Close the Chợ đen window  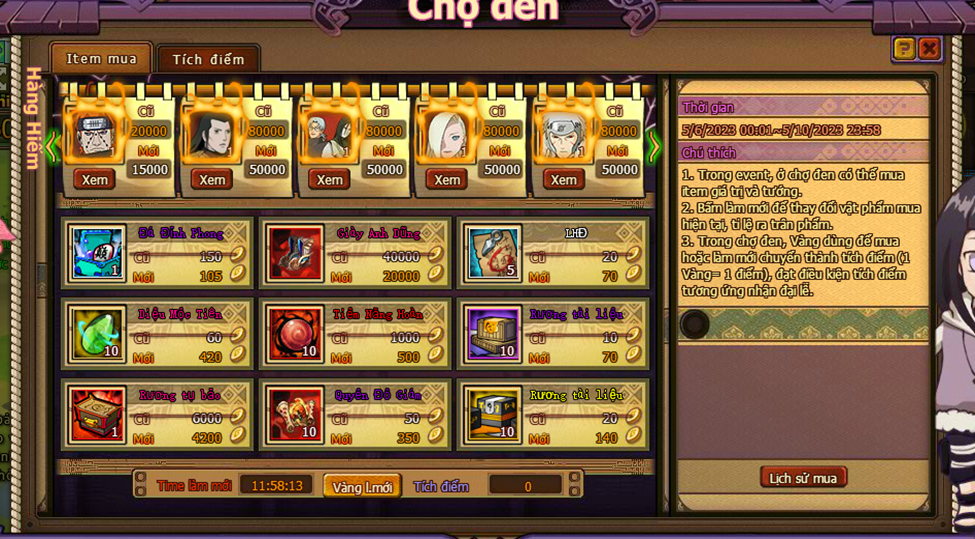pos(929,48)
